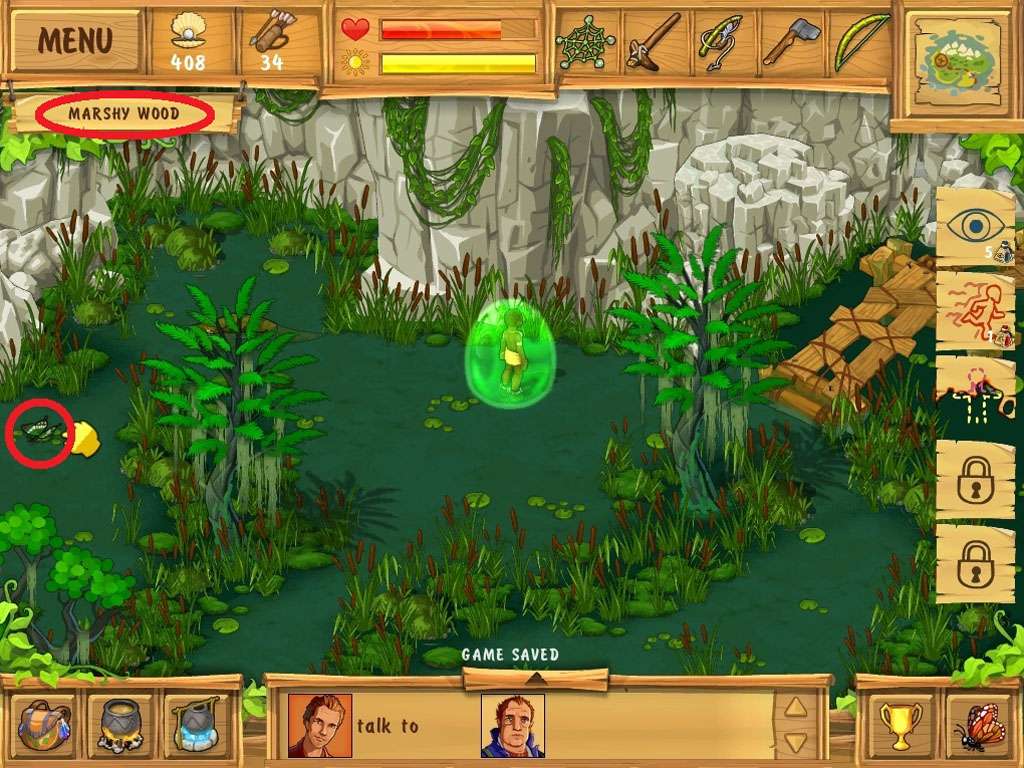Screen dimensions: 1024x768
Task: Open the MENU button
Action: click(x=75, y=40)
